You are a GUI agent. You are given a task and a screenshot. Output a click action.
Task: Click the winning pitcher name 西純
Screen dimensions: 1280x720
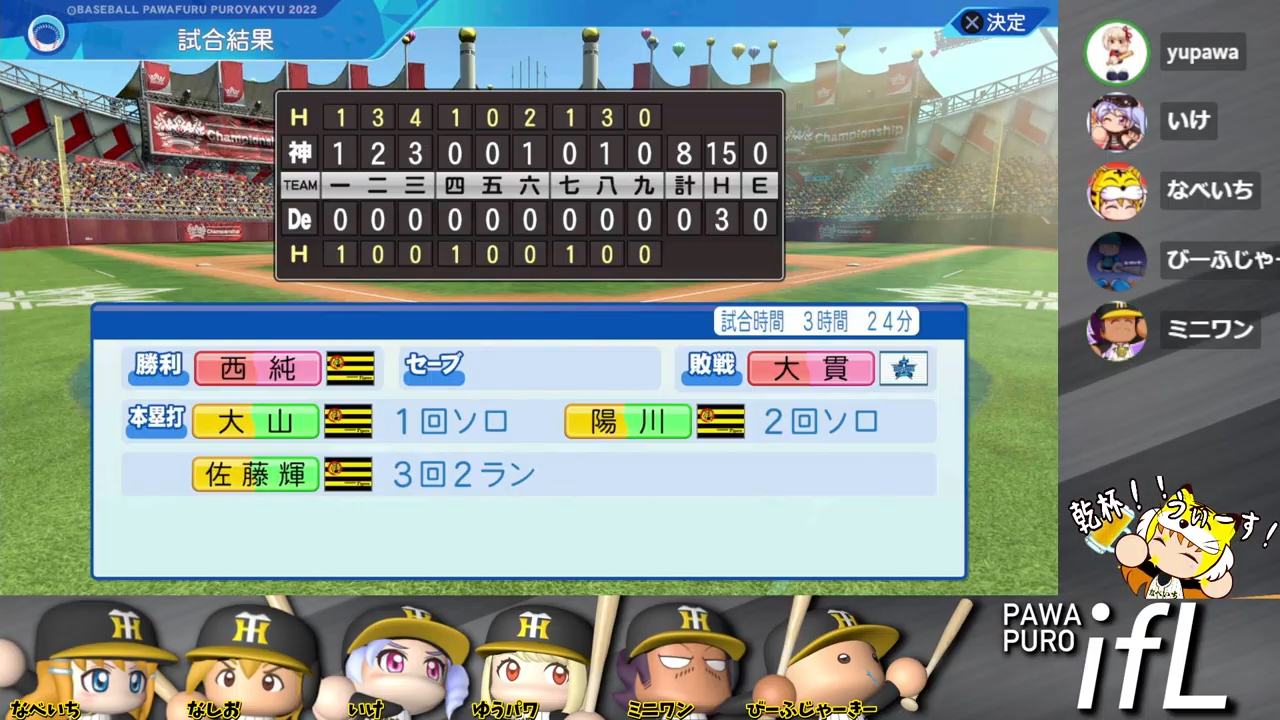[x=256, y=368]
